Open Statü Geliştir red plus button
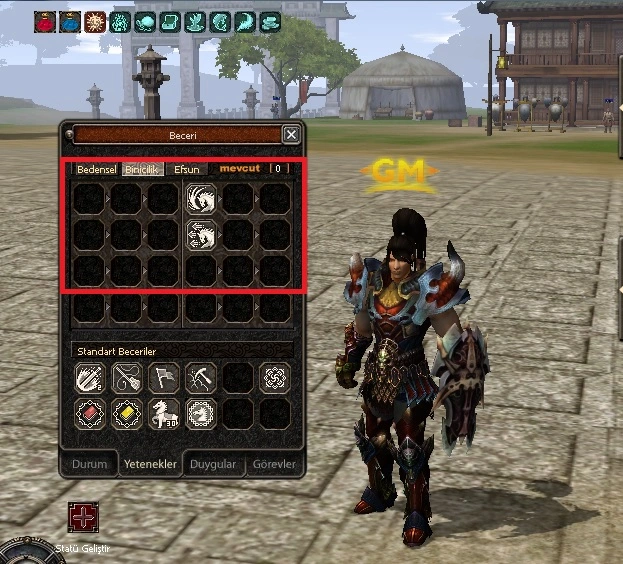623x564 pixels. coord(83,517)
